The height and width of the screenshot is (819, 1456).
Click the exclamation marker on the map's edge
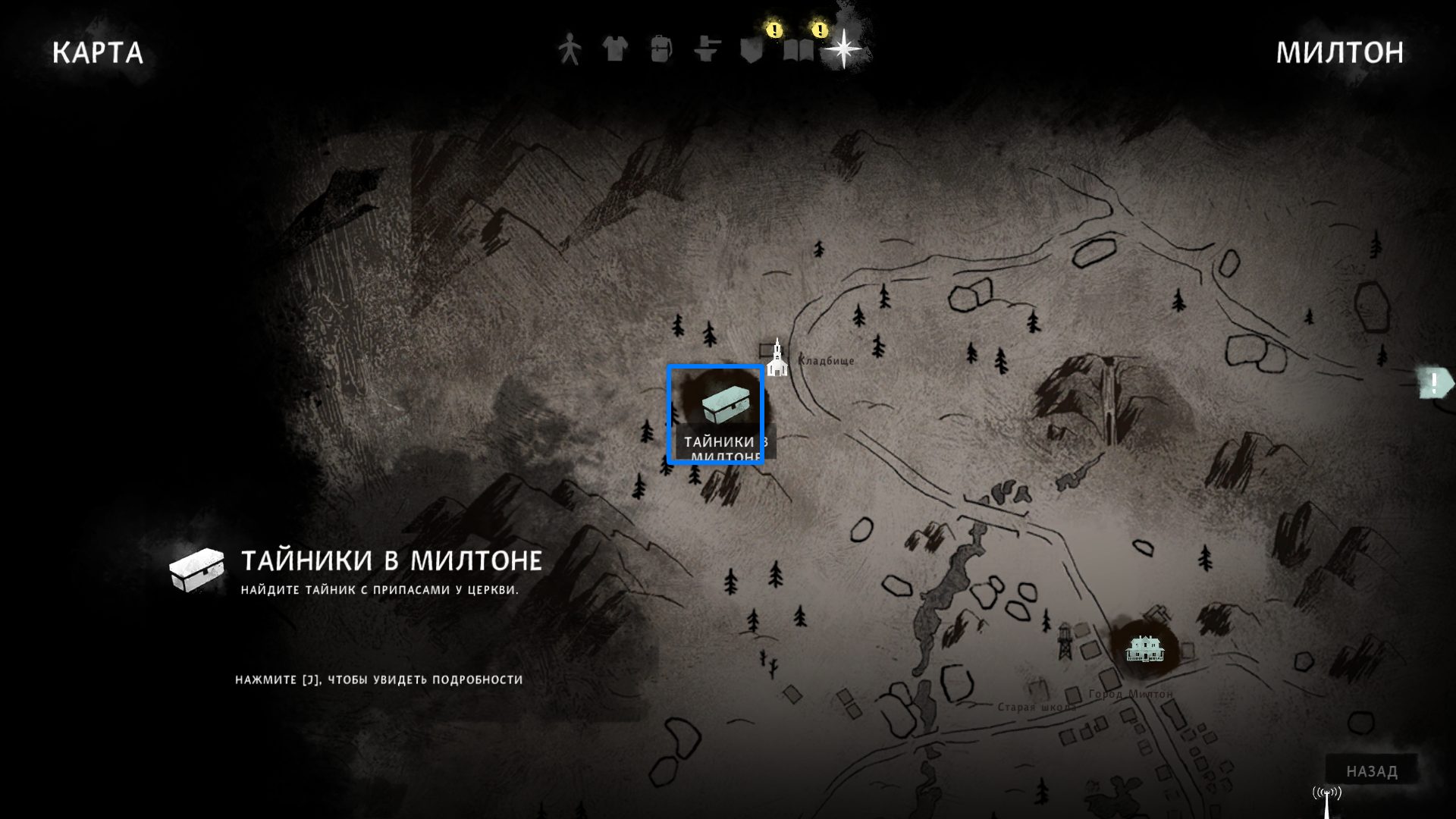click(1435, 382)
